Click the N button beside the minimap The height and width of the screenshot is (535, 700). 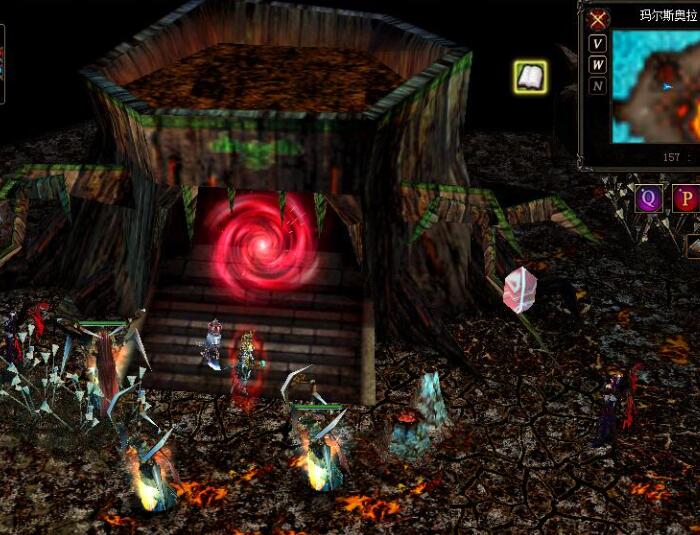click(598, 86)
